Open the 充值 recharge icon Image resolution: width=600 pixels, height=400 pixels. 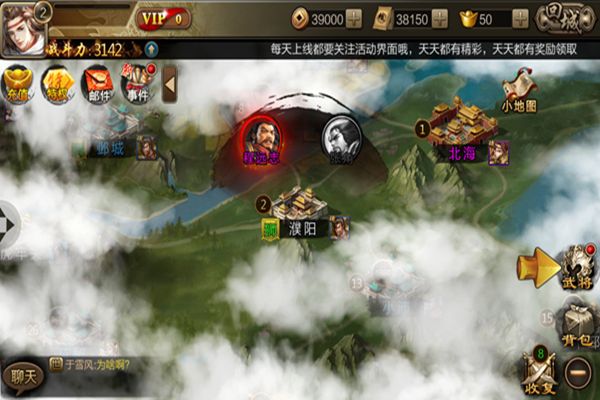click(19, 84)
